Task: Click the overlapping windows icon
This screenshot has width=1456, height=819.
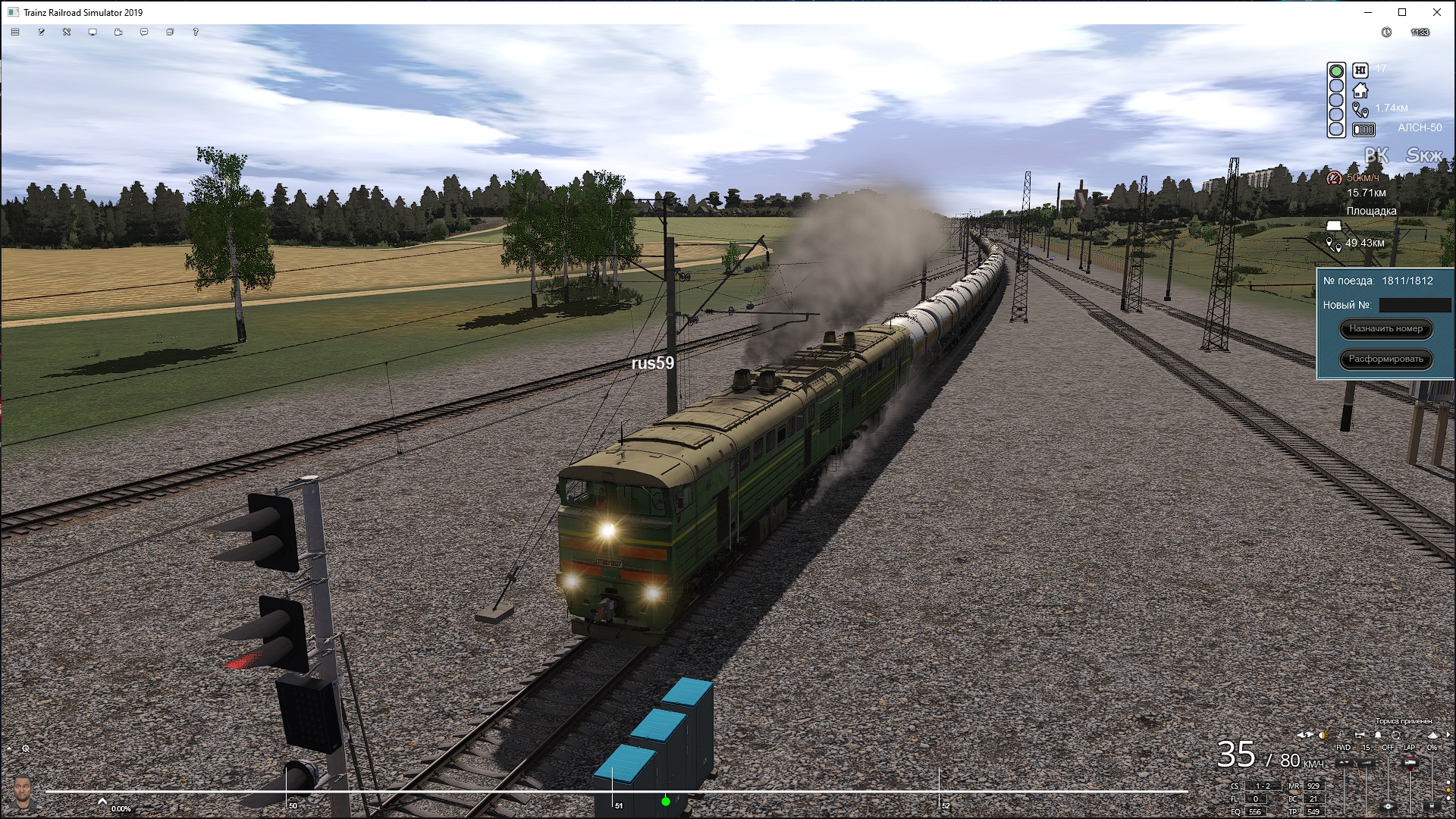Action: click(x=170, y=33)
